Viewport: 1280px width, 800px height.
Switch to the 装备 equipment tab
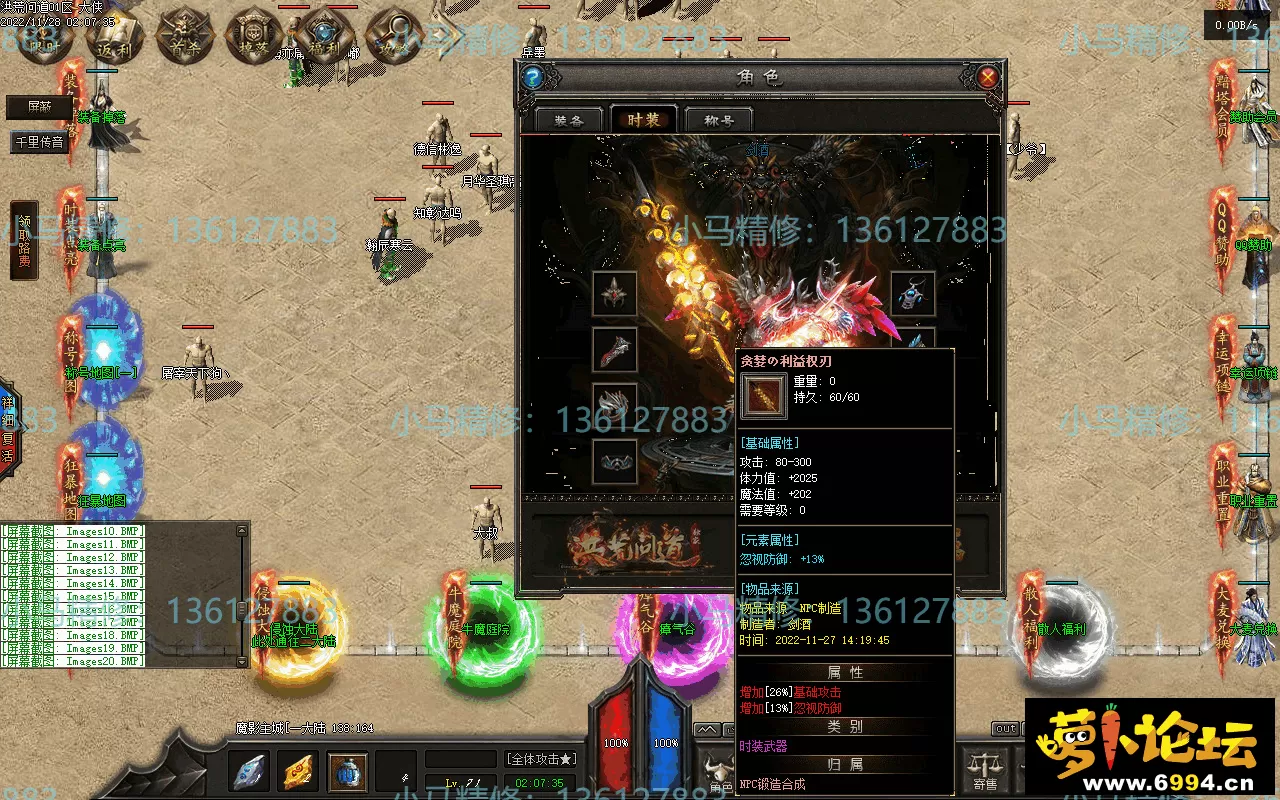[569, 120]
